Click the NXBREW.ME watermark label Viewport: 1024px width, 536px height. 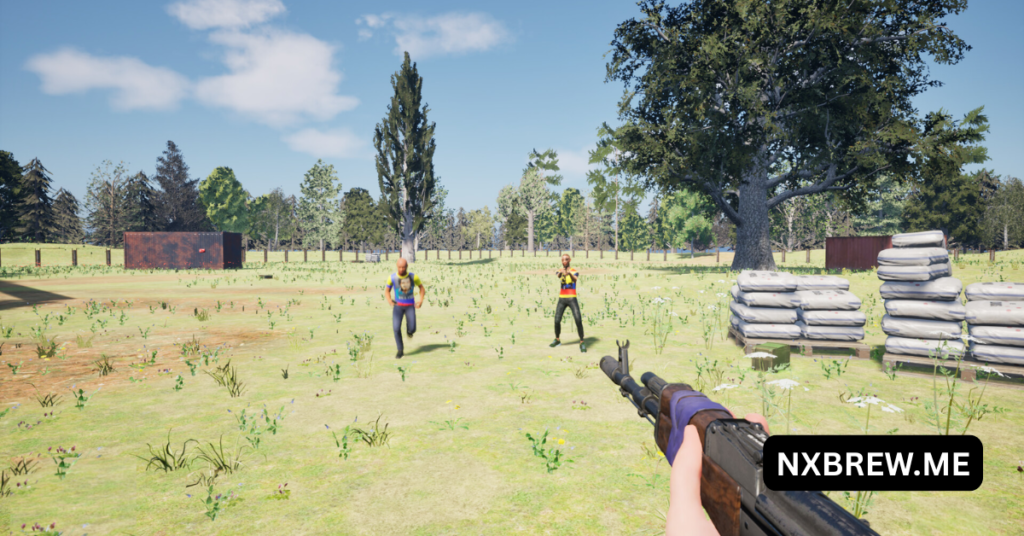tap(872, 463)
